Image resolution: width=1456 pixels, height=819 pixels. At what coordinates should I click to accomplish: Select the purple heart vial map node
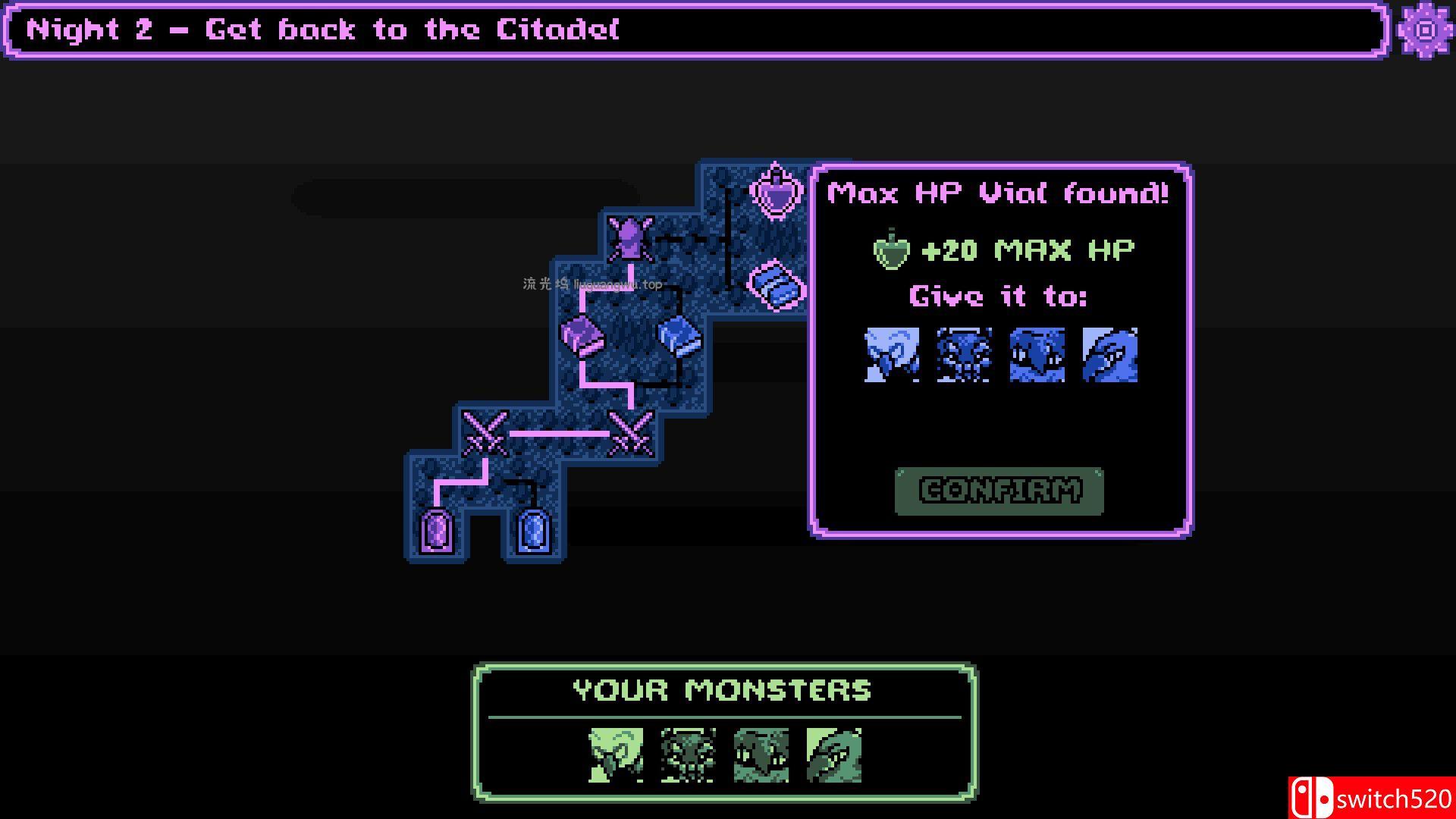pyautogui.click(x=776, y=191)
